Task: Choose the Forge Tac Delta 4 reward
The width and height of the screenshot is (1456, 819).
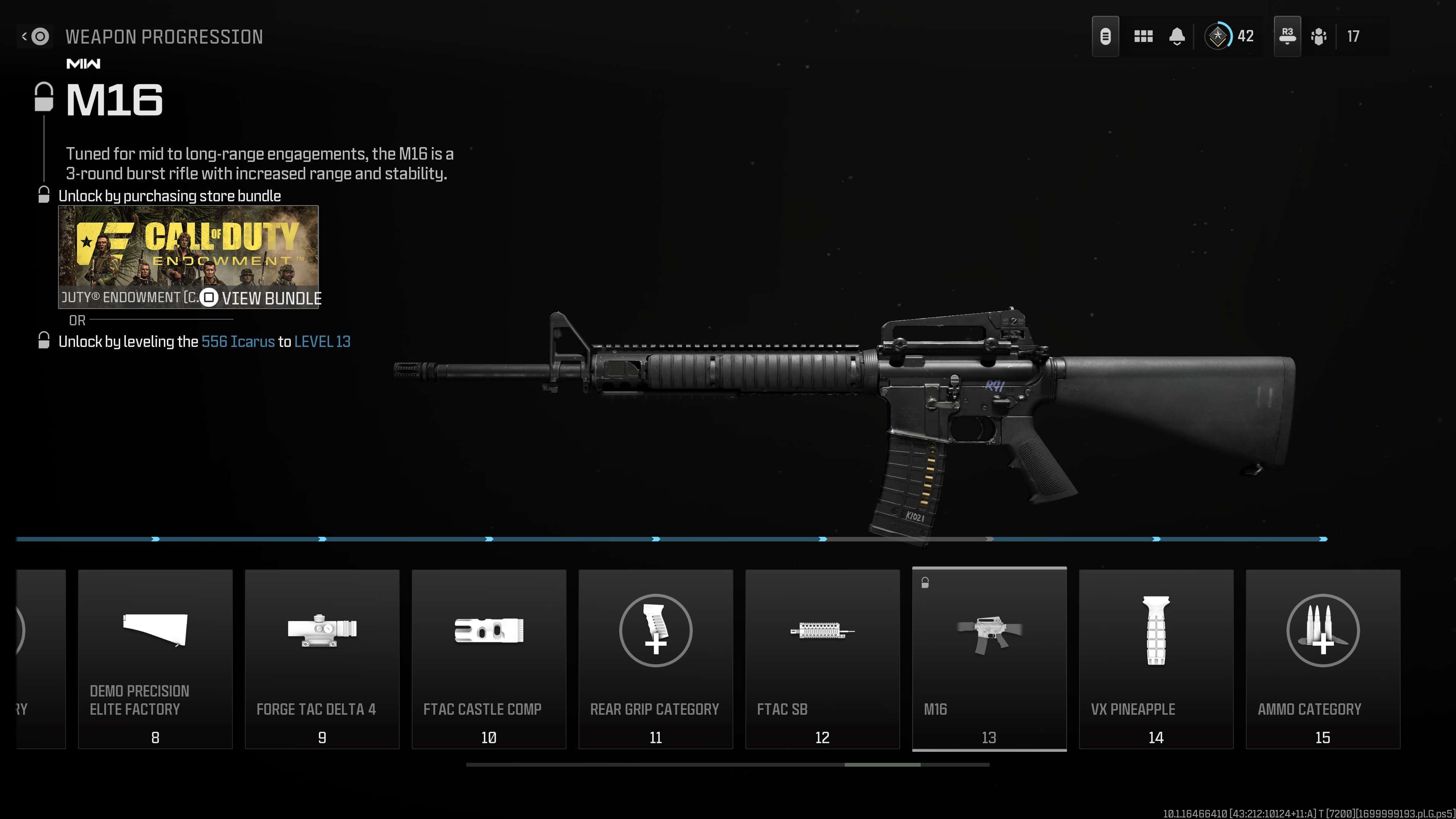Action: click(x=322, y=659)
